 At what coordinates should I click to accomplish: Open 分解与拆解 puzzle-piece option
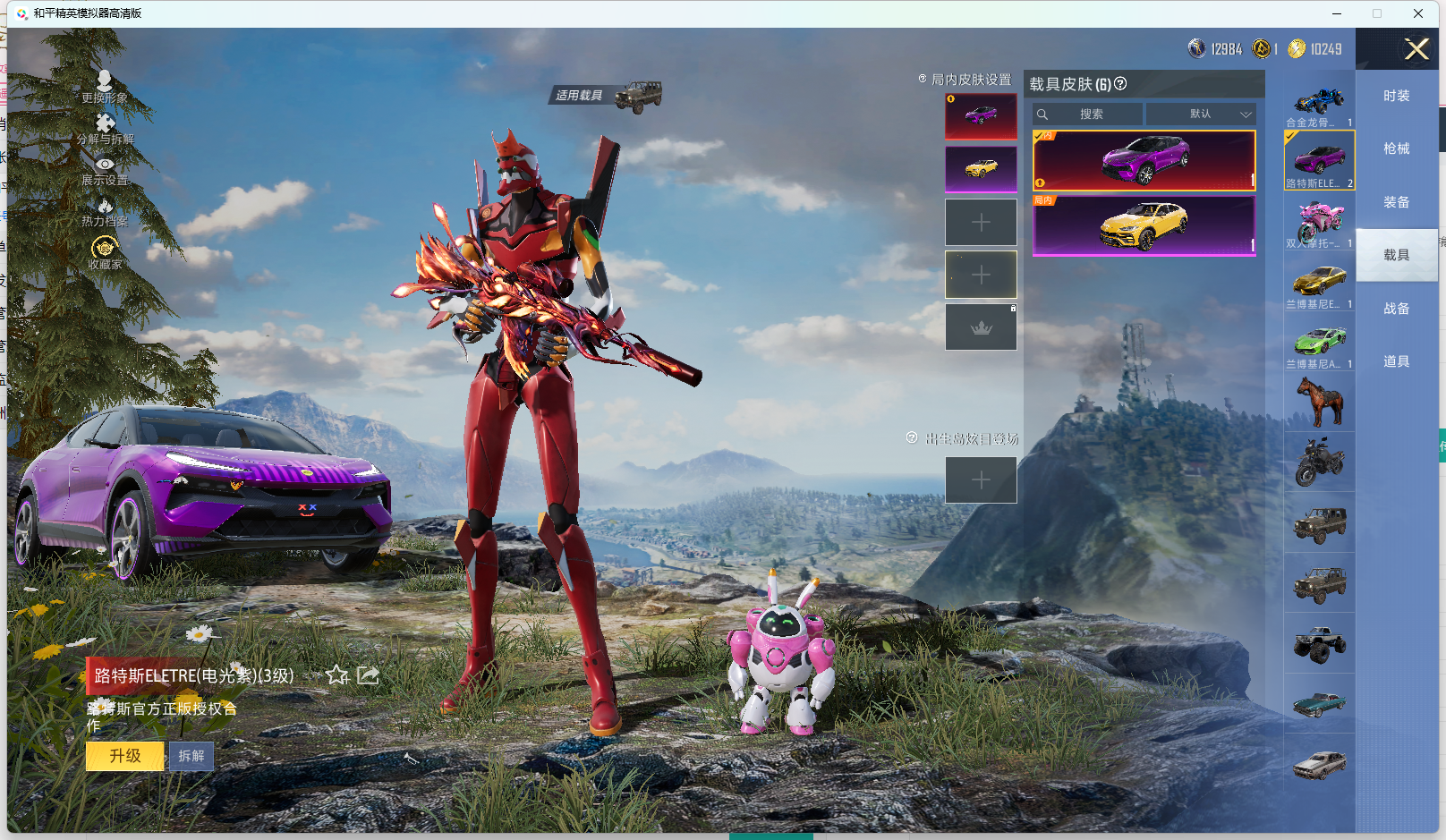pyautogui.click(x=105, y=129)
